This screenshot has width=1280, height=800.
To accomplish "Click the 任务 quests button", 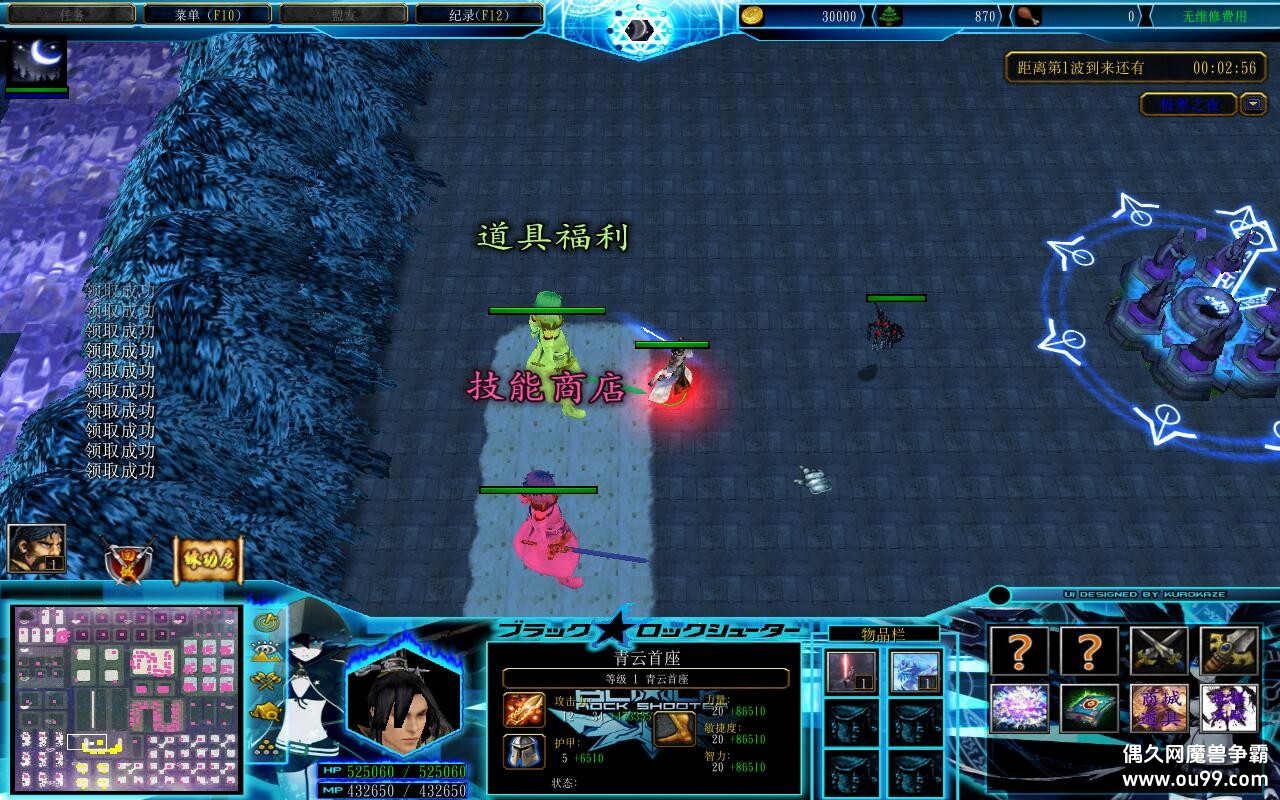I will click(71, 15).
